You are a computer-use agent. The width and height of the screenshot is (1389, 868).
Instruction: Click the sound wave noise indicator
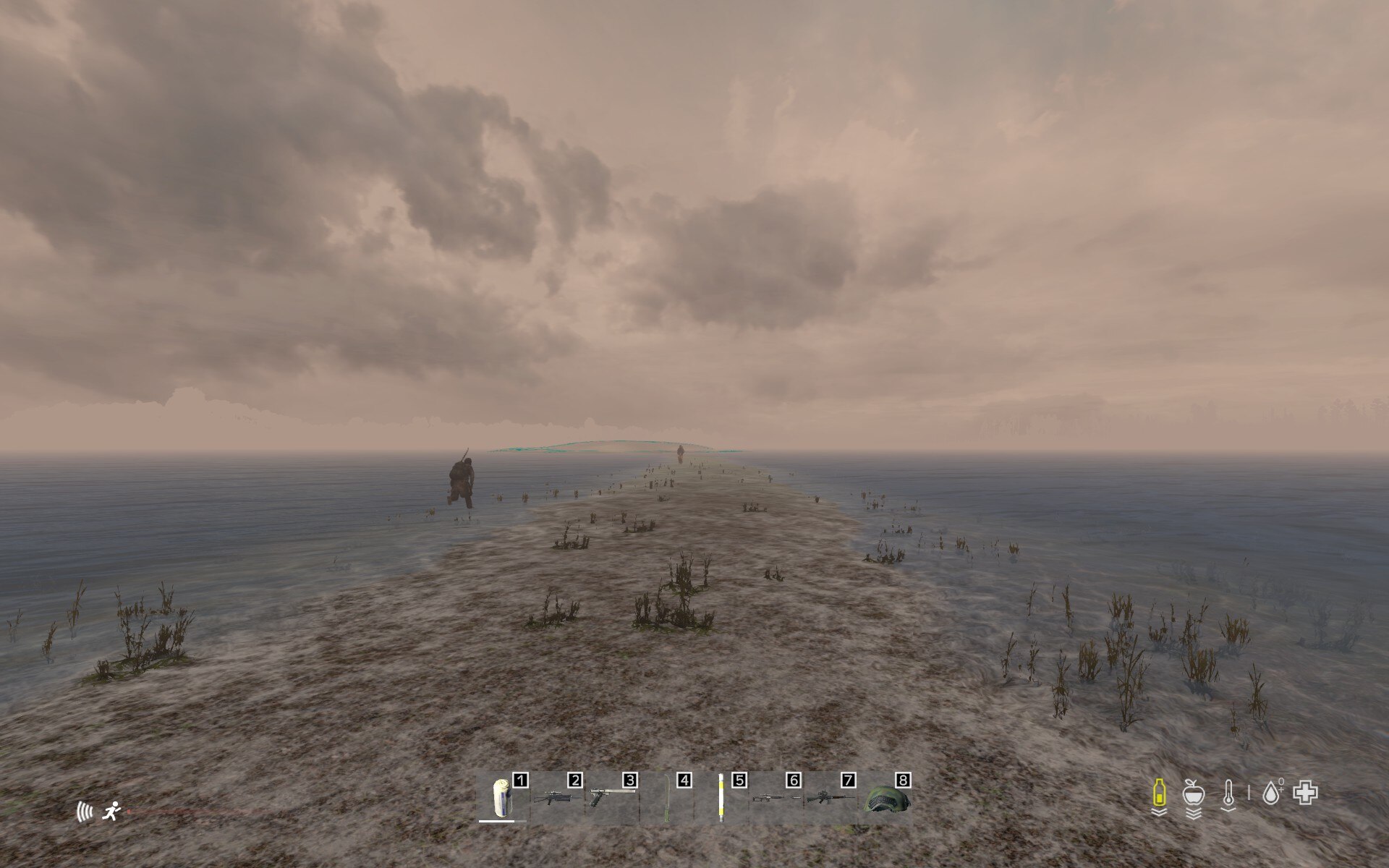[85, 812]
